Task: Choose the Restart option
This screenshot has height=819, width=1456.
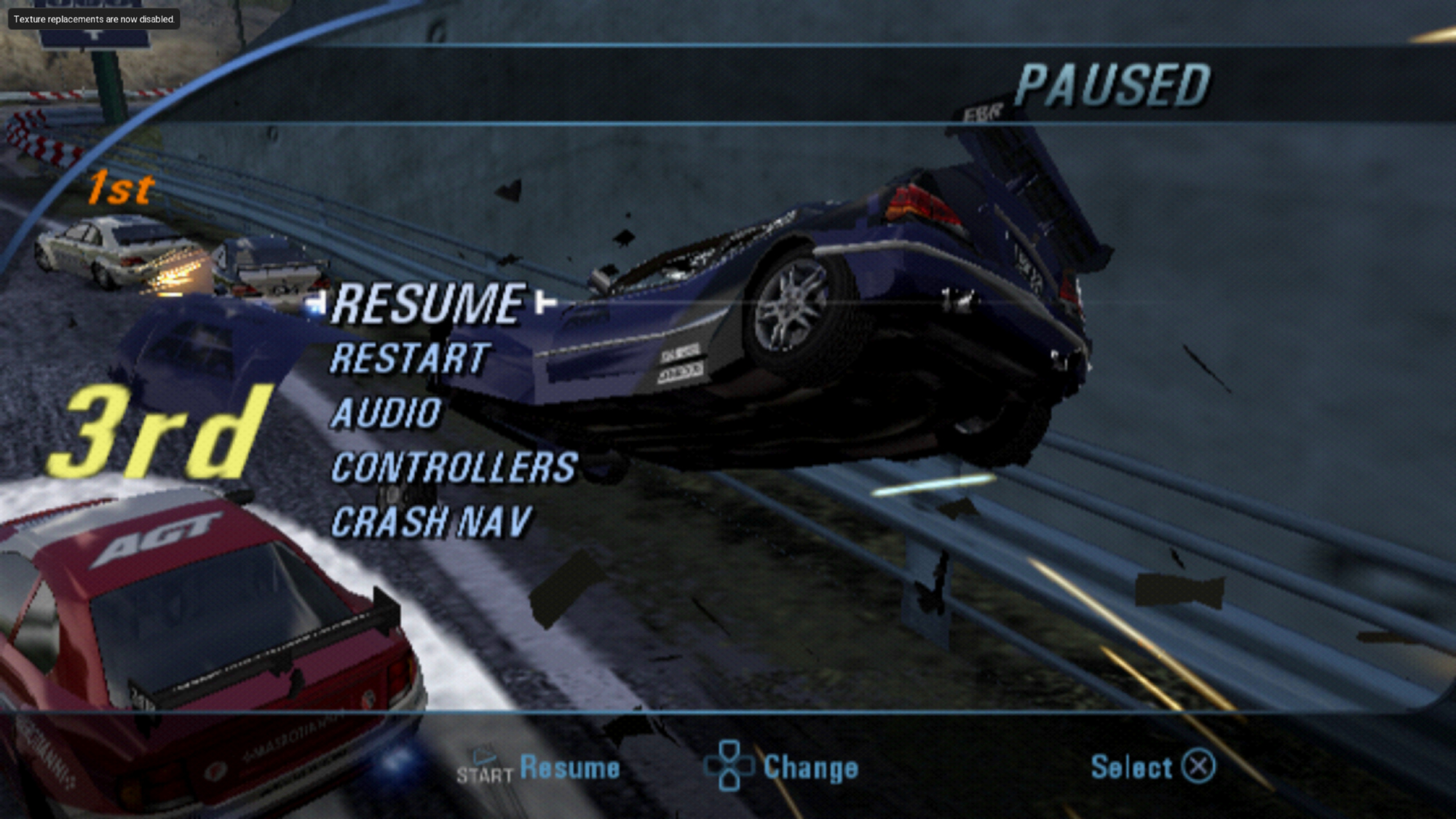Action: click(410, 359)
